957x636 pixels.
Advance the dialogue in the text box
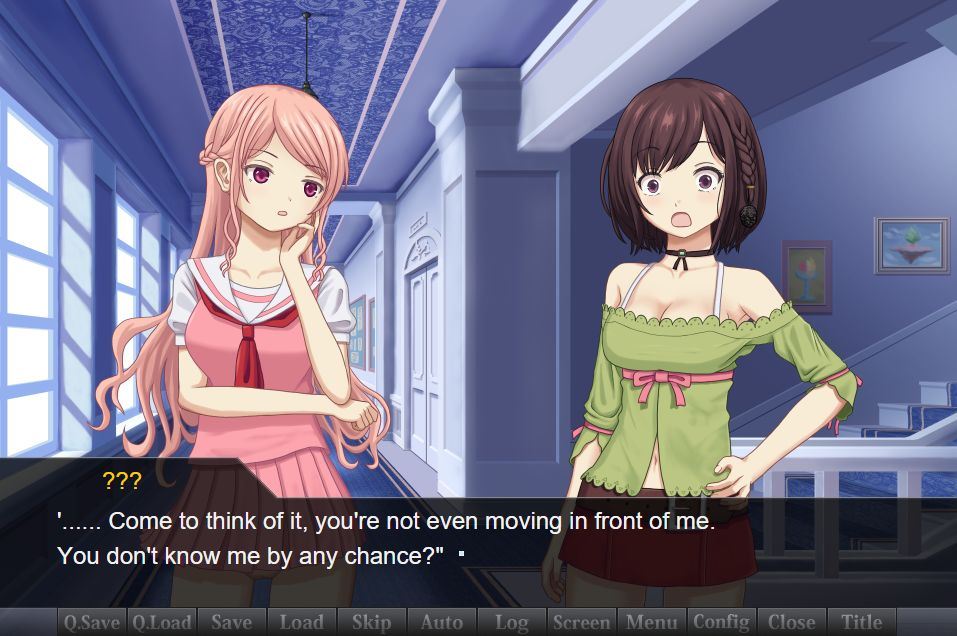pyautogui.click(x=478, y=540)
